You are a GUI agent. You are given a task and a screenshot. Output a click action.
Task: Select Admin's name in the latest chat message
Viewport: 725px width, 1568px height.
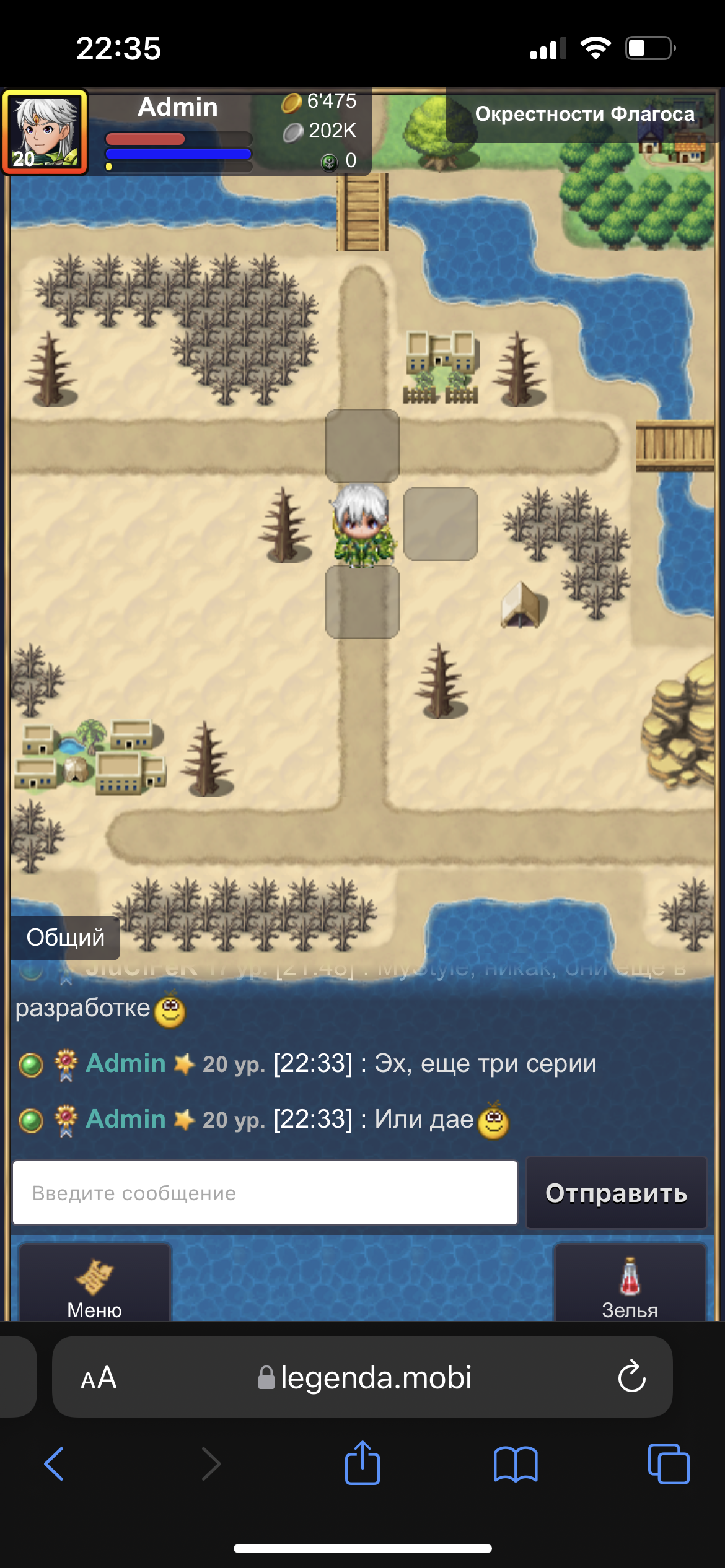click(x=126, y=1120)
